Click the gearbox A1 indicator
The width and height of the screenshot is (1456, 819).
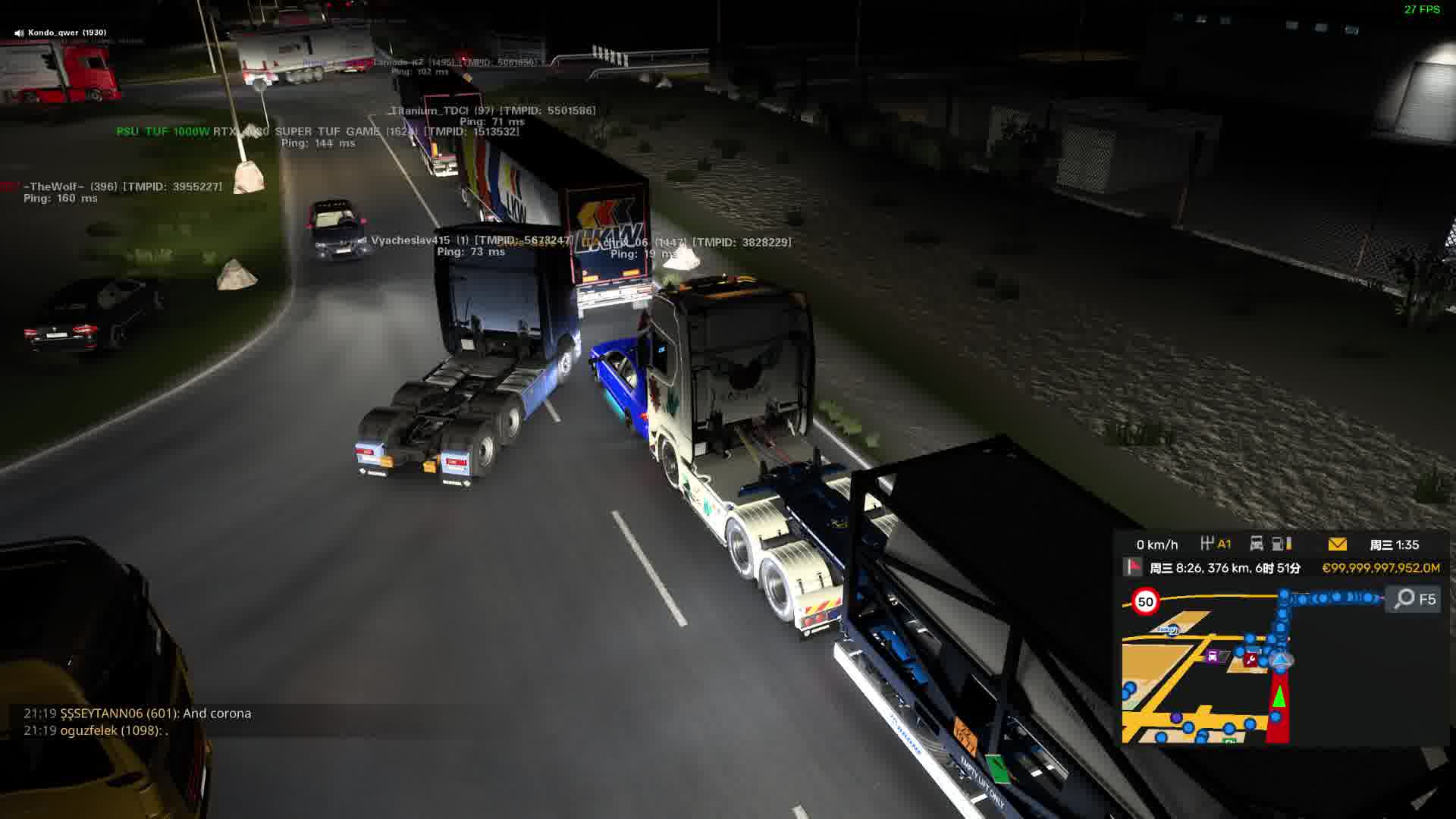pos(1216,544)
